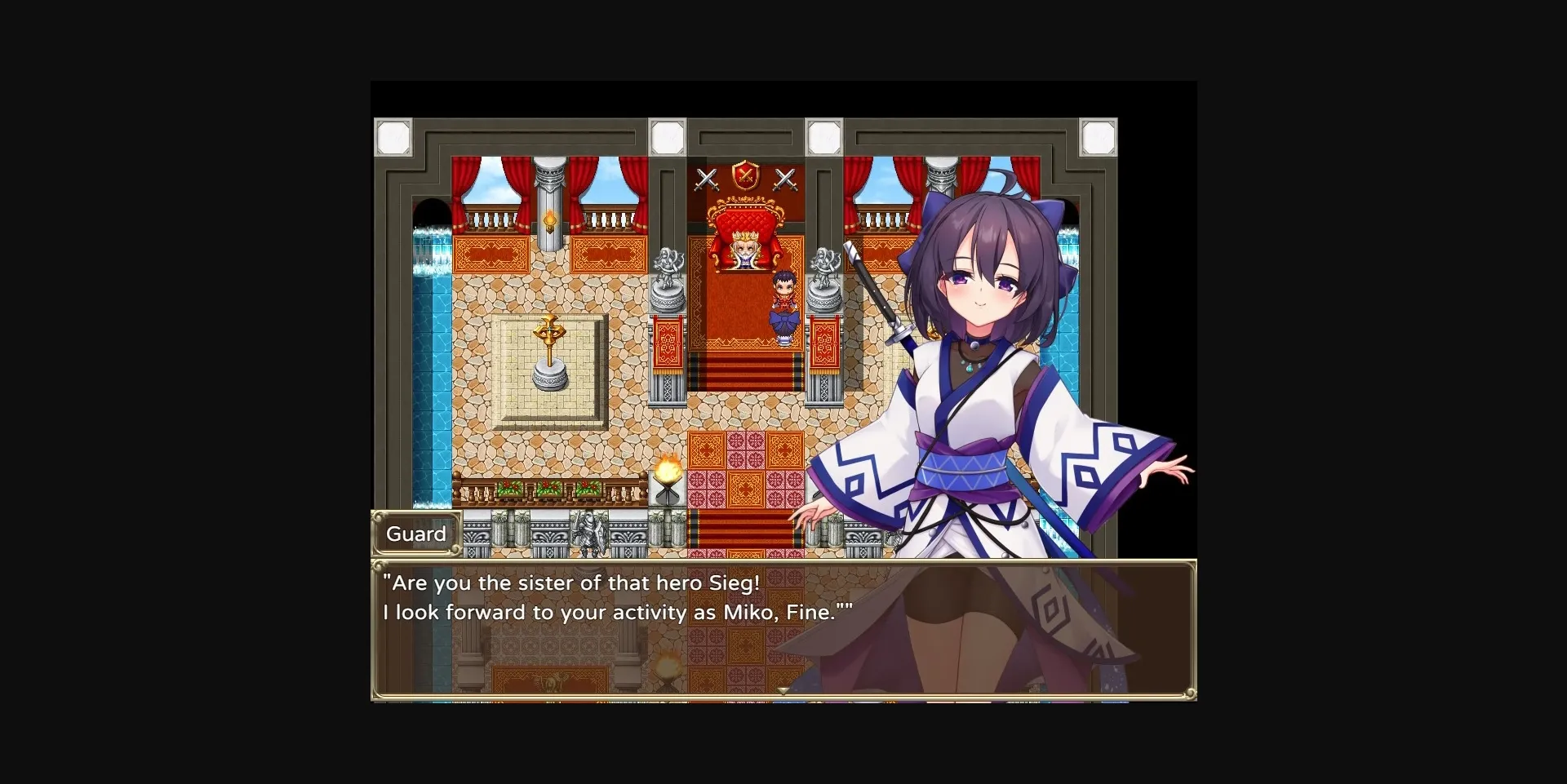Select the Guard name box
The image size is (1567, 784).
click(x=416, y=534)
